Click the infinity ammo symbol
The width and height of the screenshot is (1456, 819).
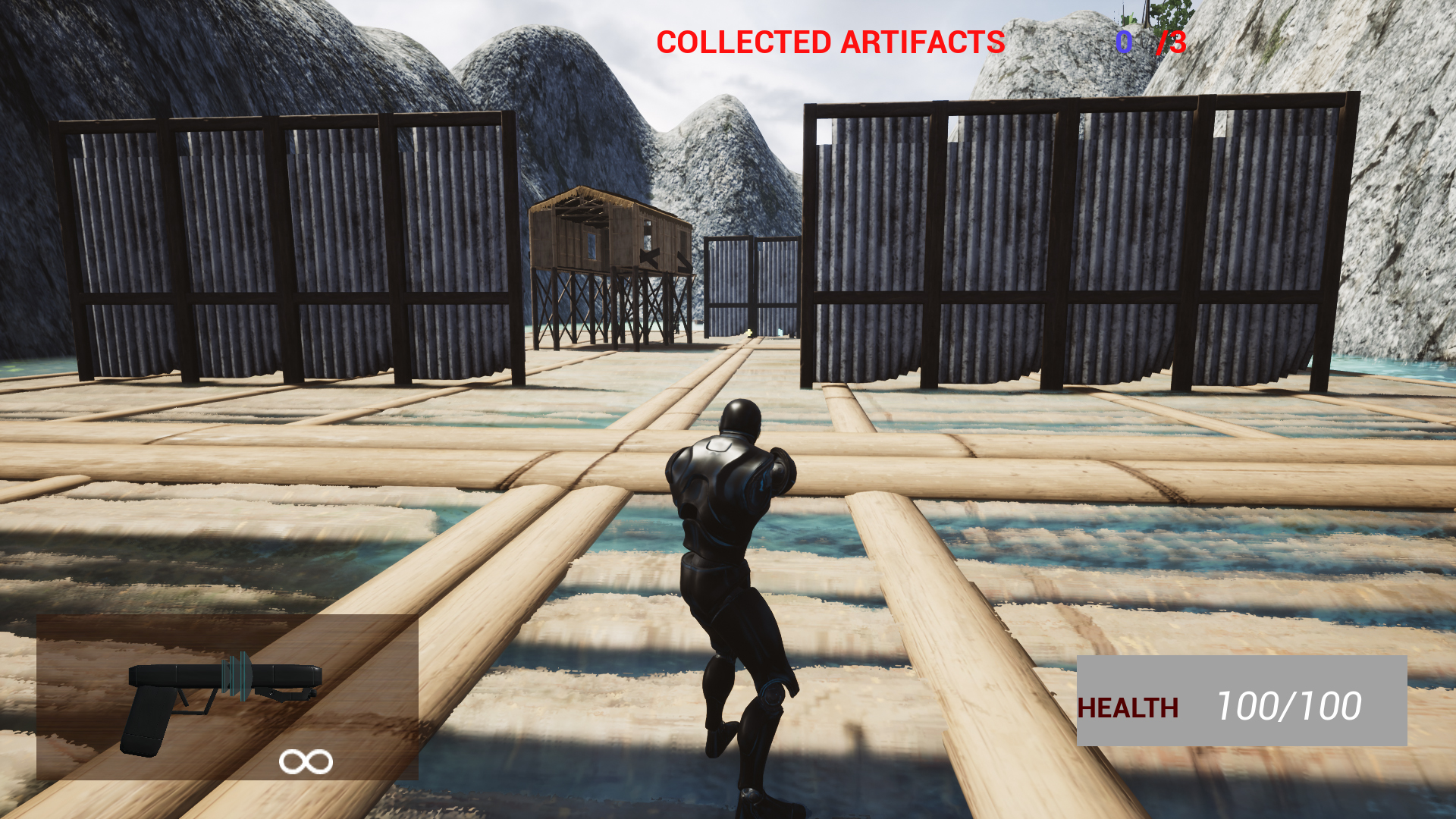tap(306, 760)
